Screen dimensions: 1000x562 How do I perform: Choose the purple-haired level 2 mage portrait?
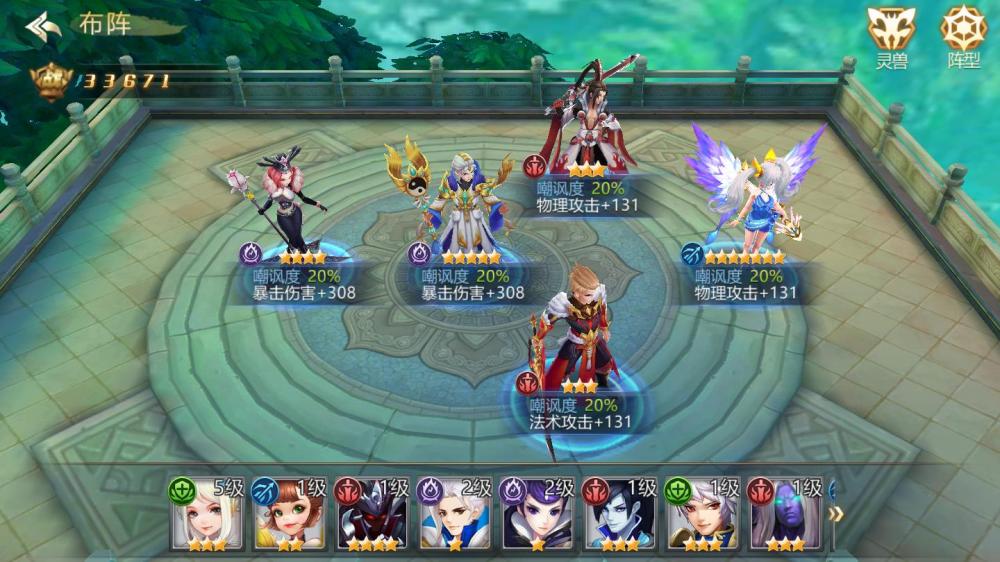coord(537,515)
